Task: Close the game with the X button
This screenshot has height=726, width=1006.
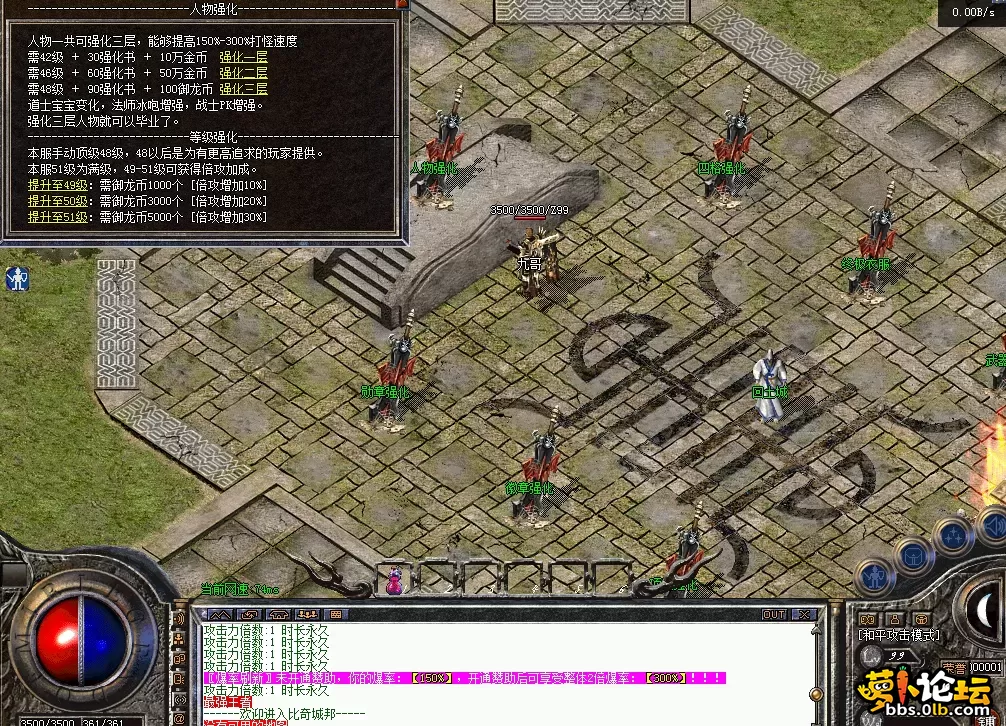Action: click(x=803, y=614)
